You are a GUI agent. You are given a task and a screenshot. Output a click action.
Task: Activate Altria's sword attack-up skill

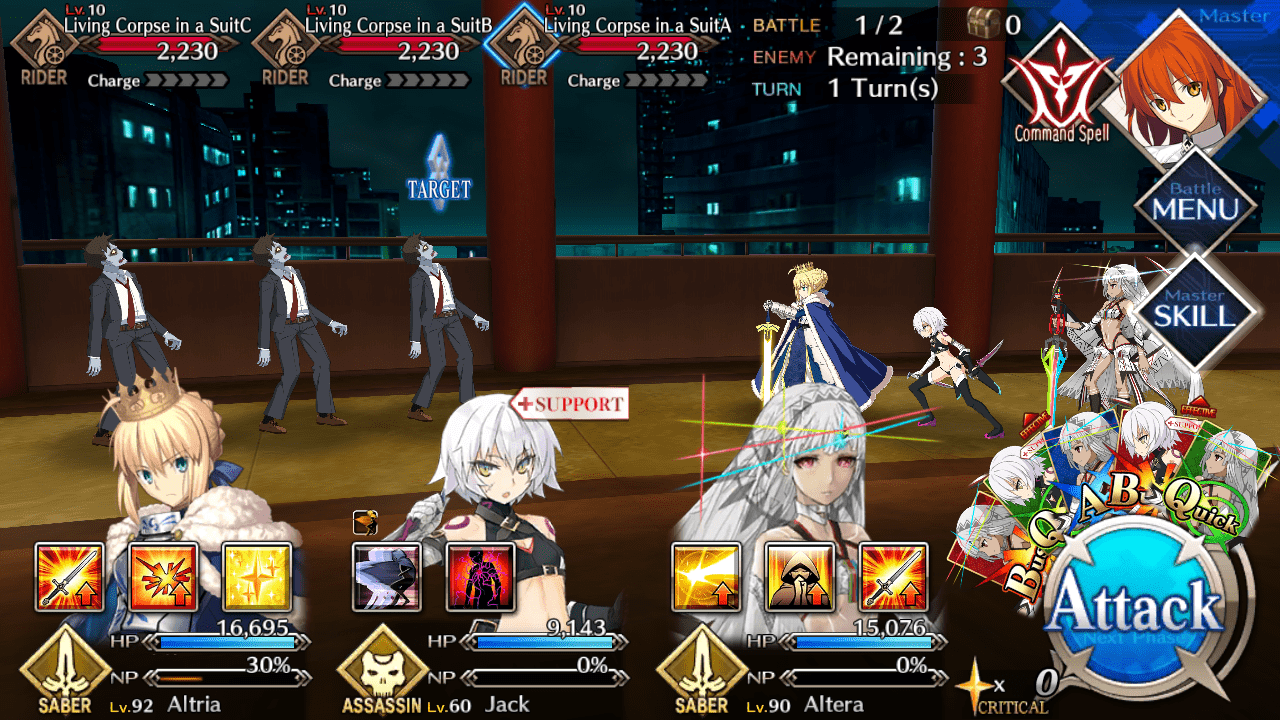pos(69,577)
